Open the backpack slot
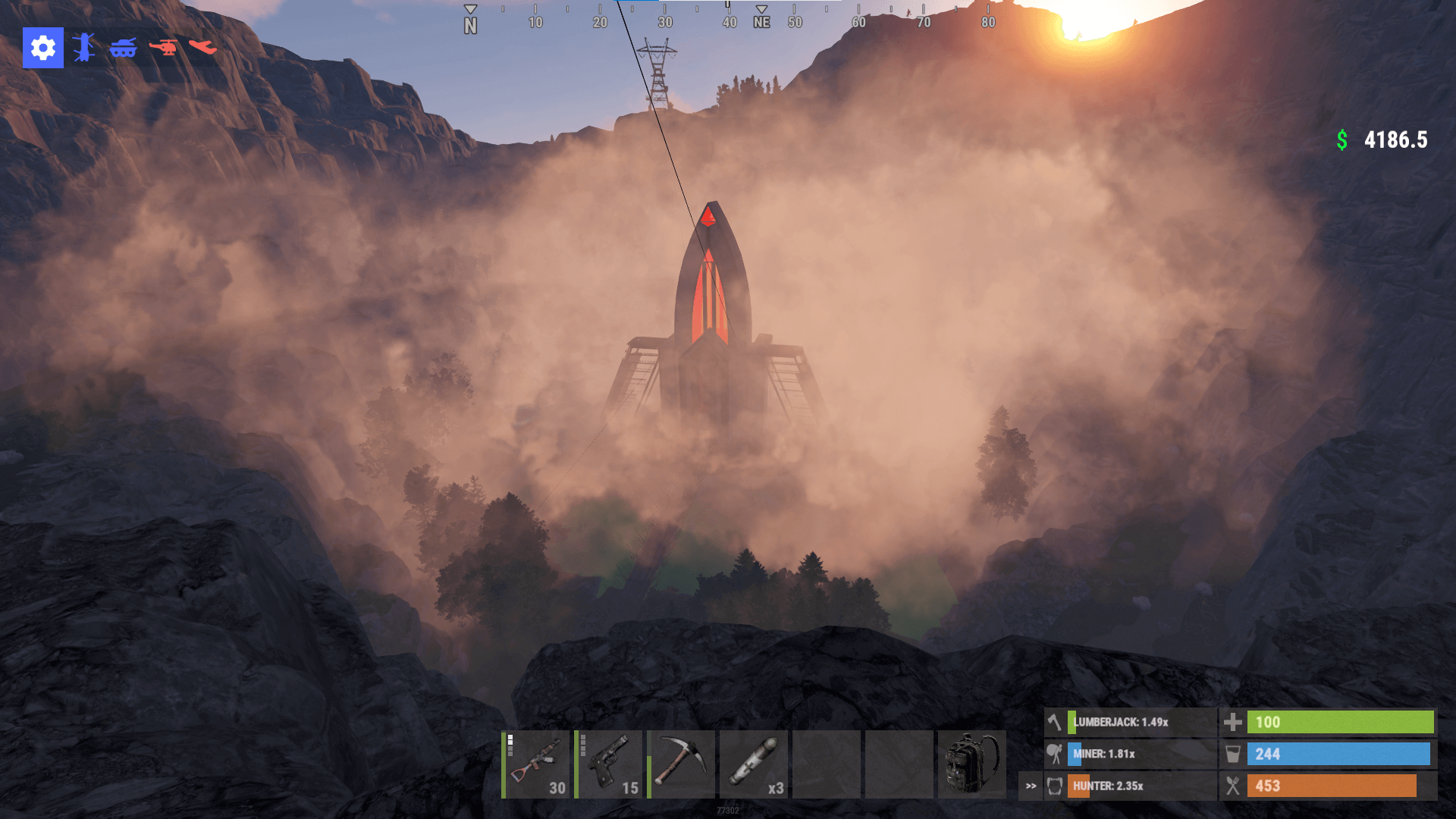Screen dimensions: 1456x819 click(x=972, y=764)
